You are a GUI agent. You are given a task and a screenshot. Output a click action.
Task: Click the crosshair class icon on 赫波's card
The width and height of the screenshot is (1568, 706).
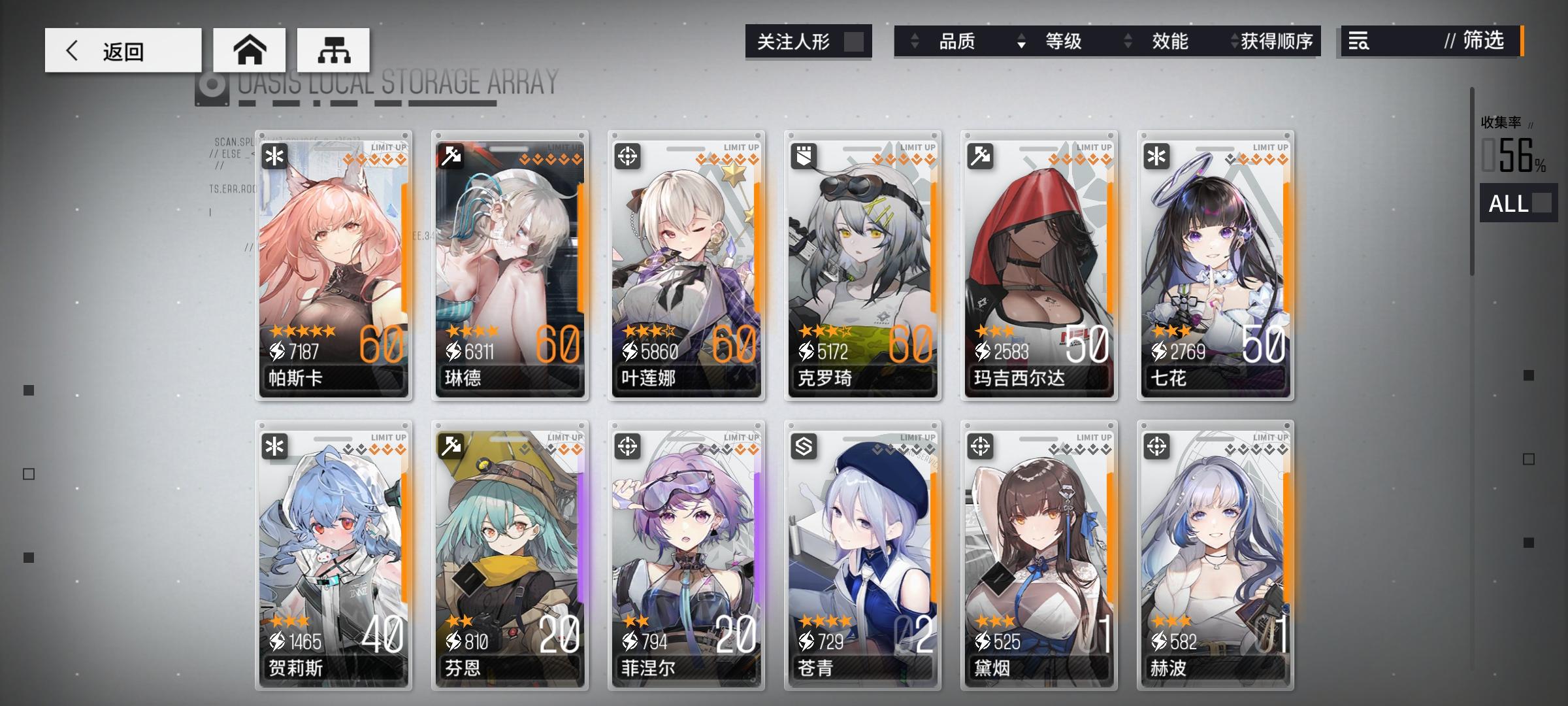(1157, 447)
